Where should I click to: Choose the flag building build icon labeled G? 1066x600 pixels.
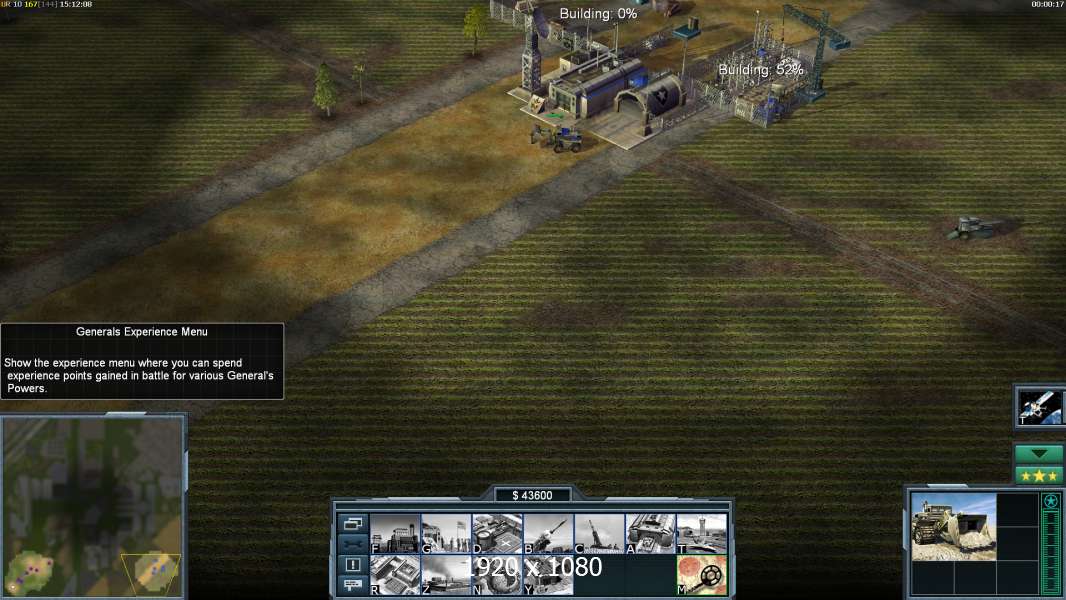(446, 534)
